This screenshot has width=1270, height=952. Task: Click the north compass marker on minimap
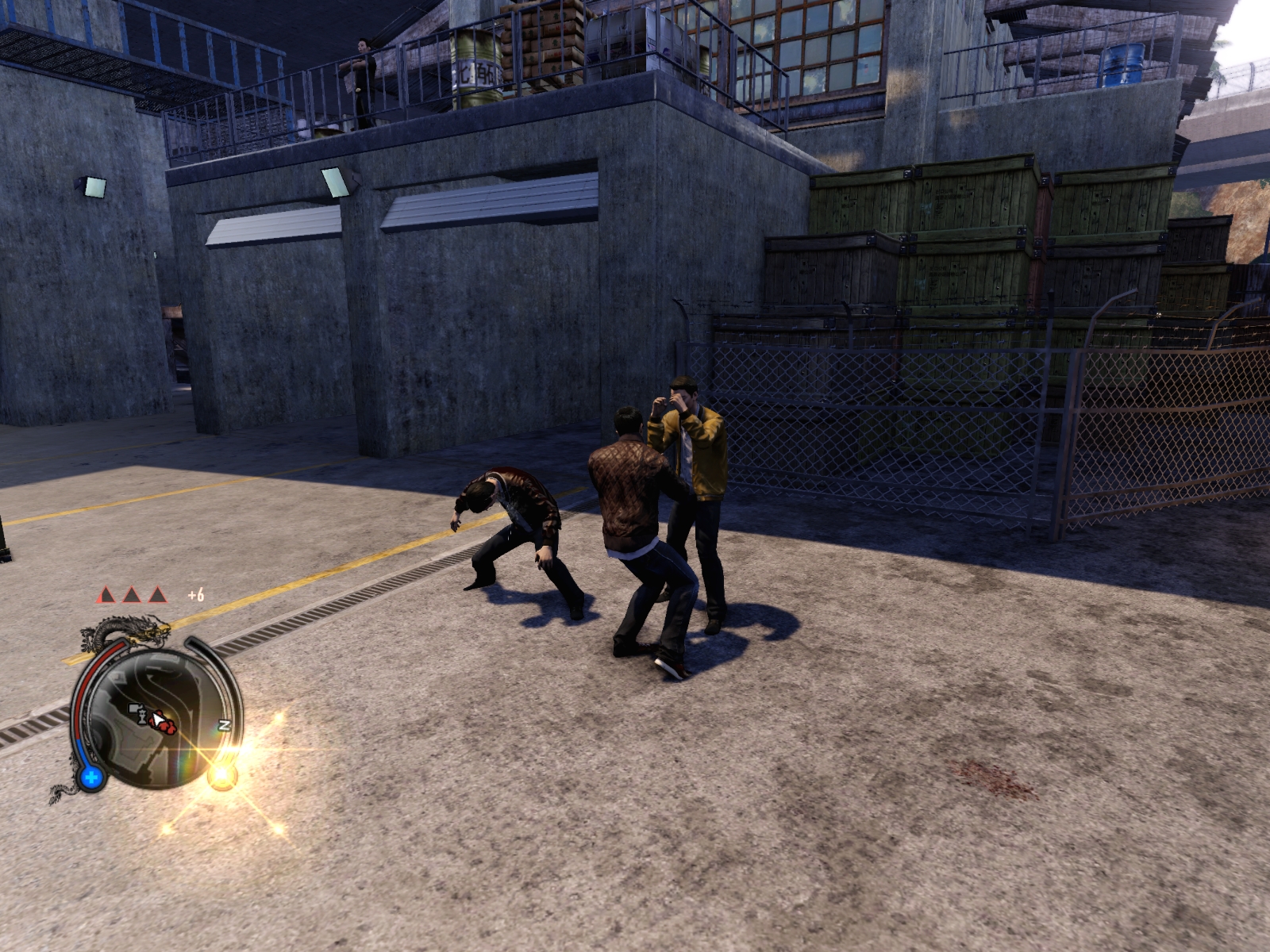[x=224, y=725]
